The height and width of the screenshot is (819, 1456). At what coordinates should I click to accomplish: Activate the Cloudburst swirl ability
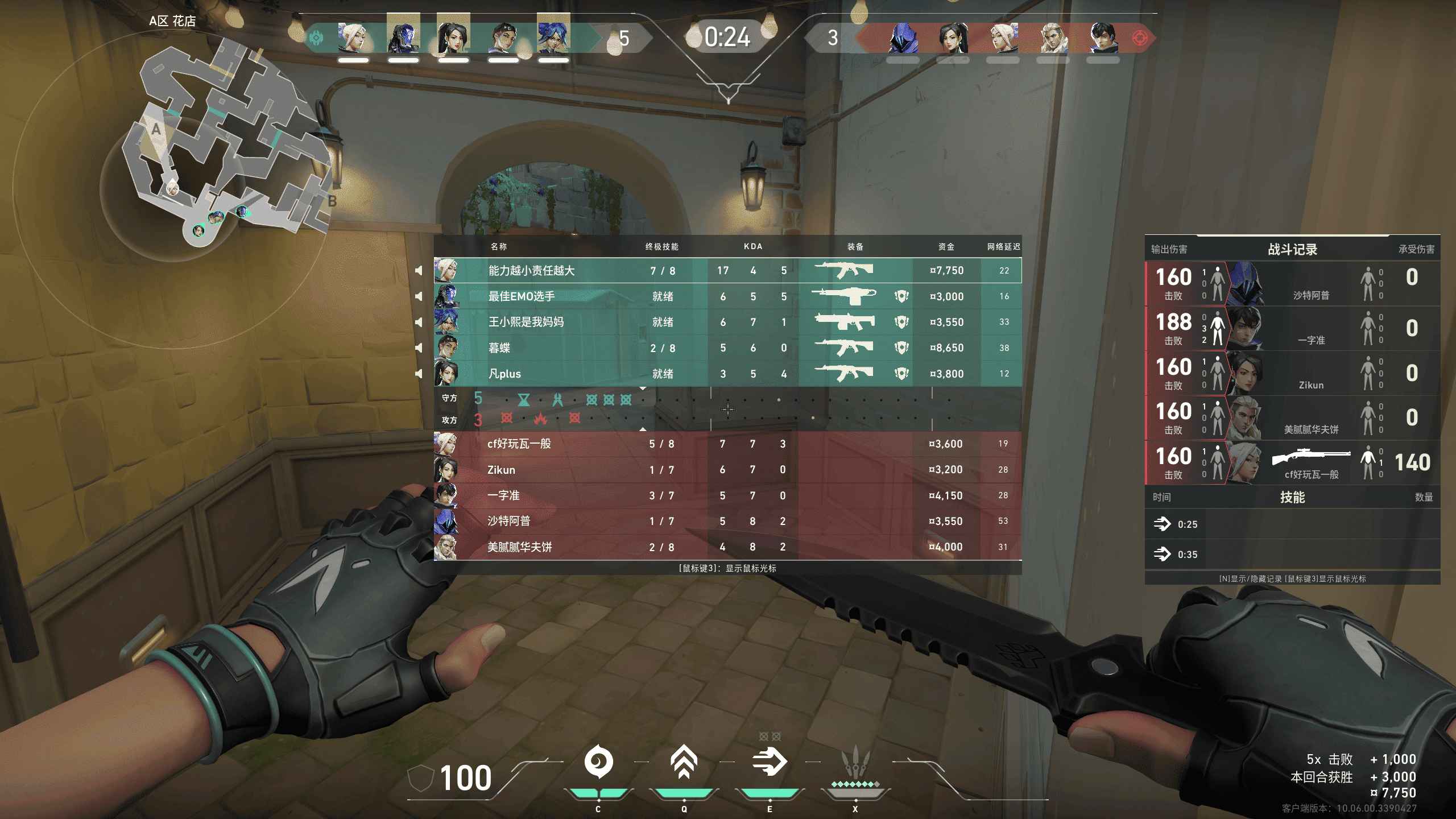click(598, 762)
